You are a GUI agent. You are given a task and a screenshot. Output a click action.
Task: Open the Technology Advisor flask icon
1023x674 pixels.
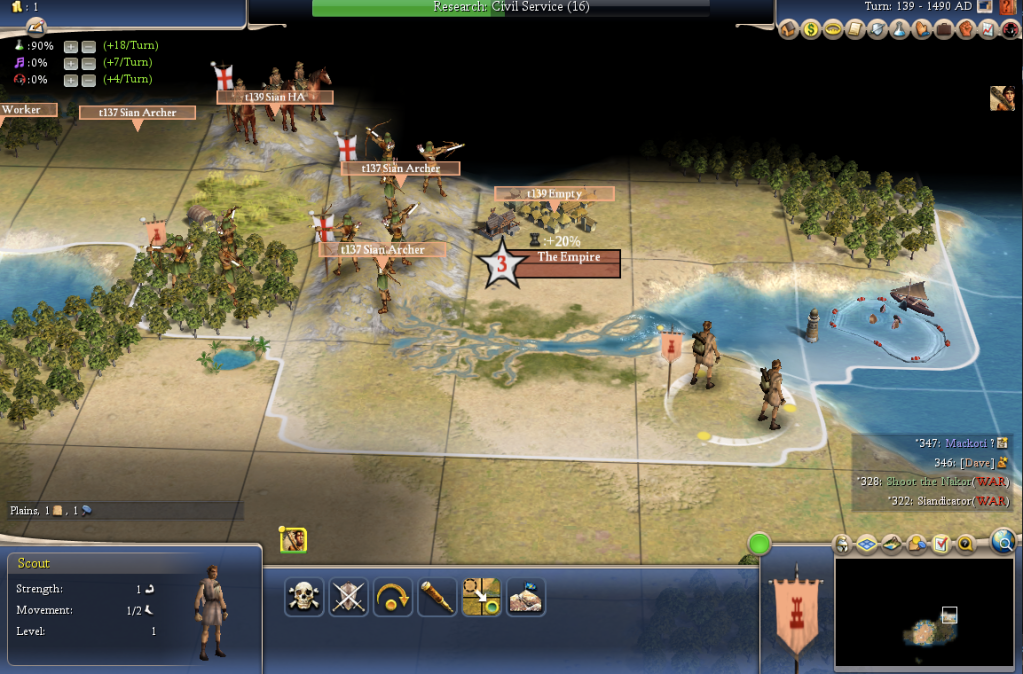pyautogui.click(x=899, y=30)
